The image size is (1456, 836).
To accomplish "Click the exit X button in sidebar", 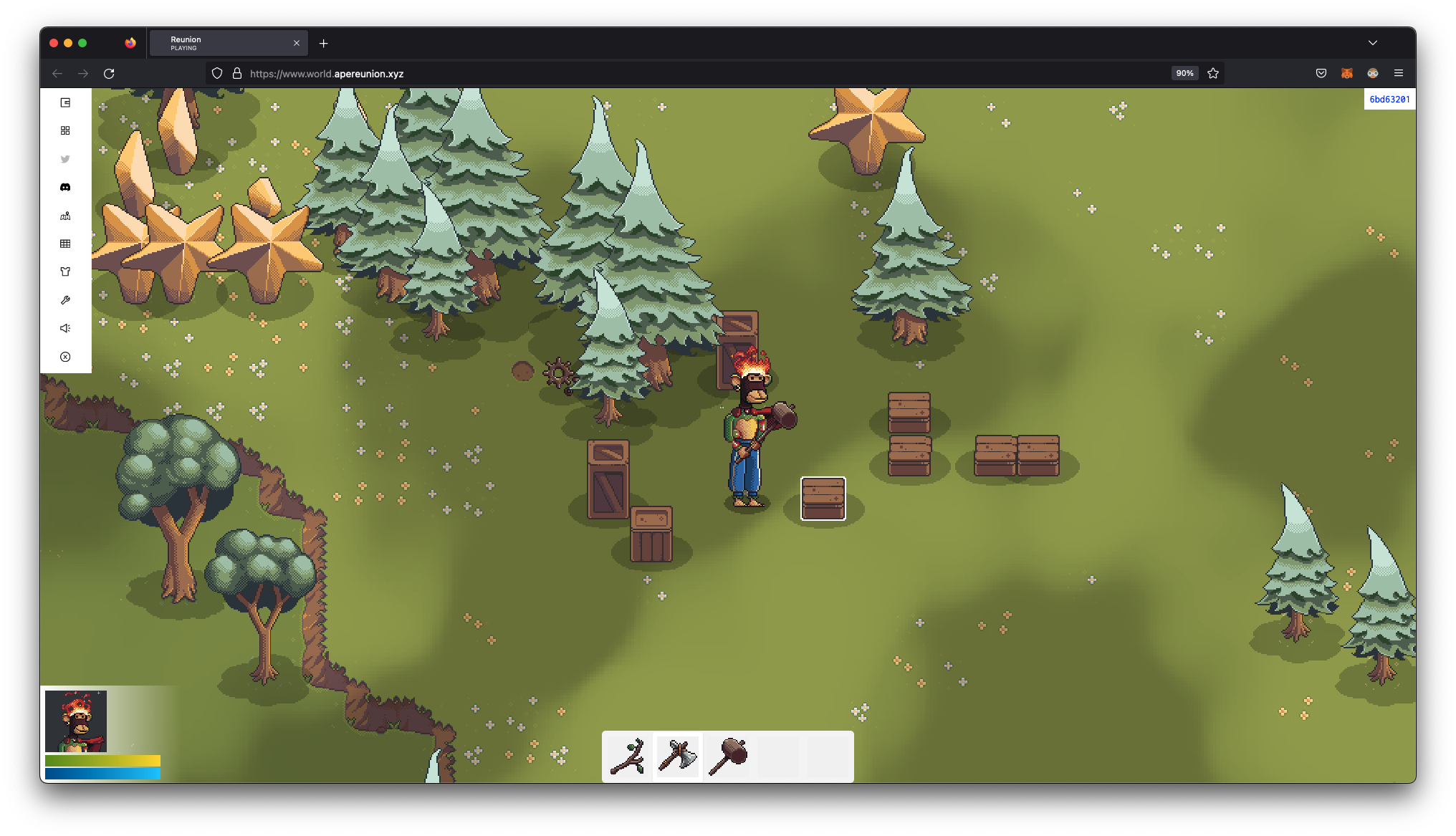I will tap(65, 357).
